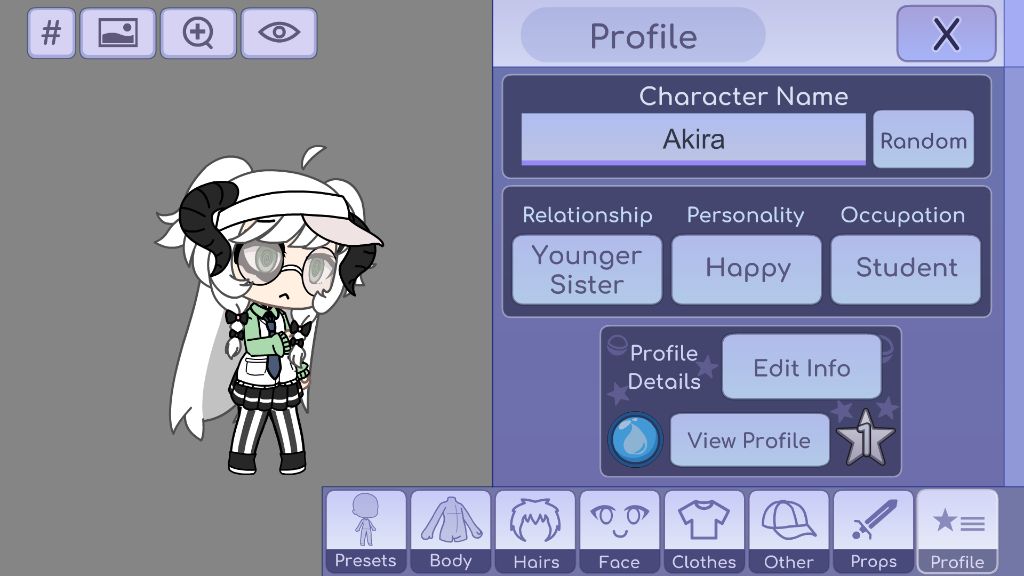Screen dimensions: 1024x576
Task: Change the Student occupation setting
Action: [905, 269]
